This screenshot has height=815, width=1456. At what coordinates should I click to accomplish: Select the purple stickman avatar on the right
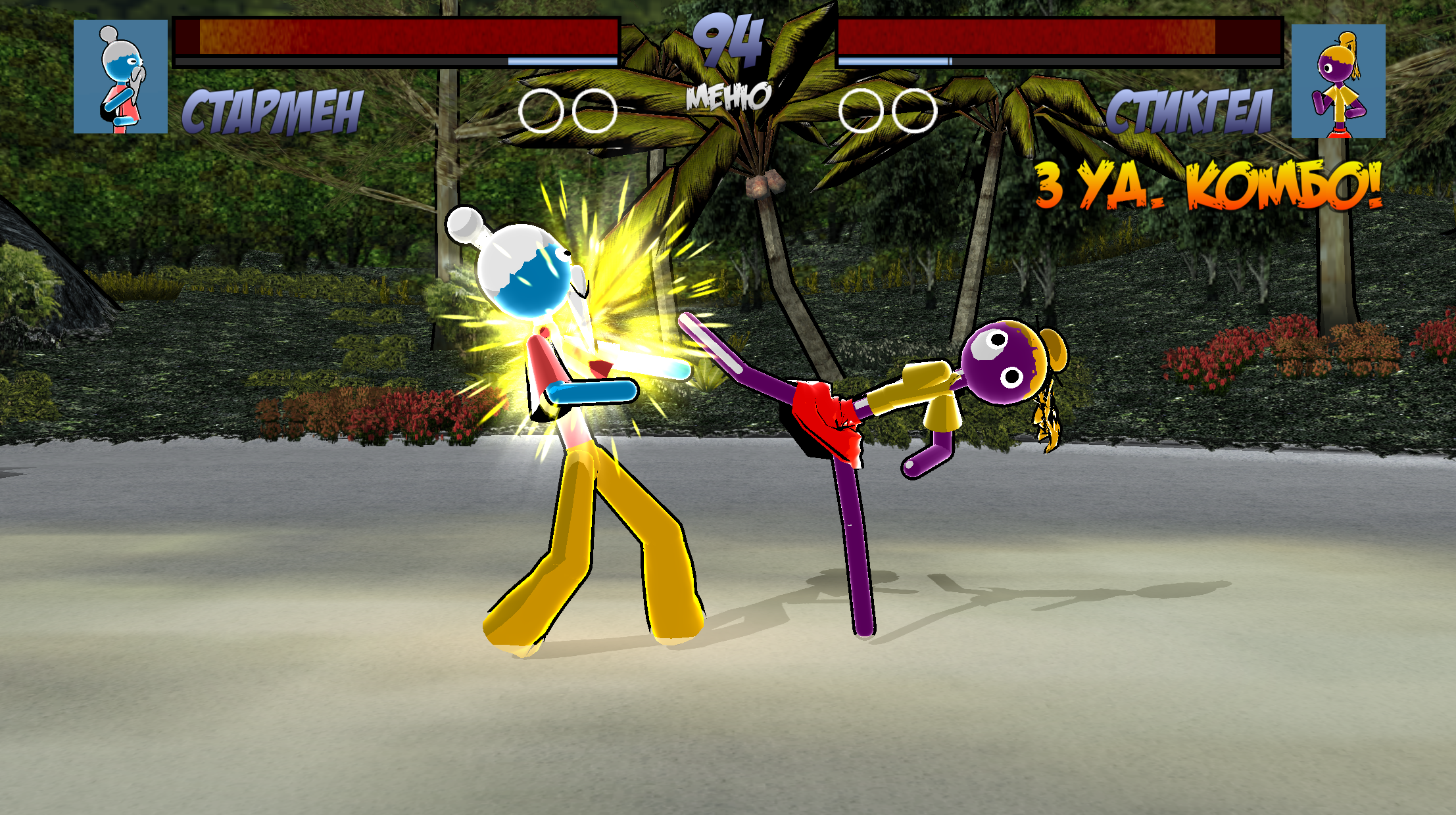coord(1340,79)
